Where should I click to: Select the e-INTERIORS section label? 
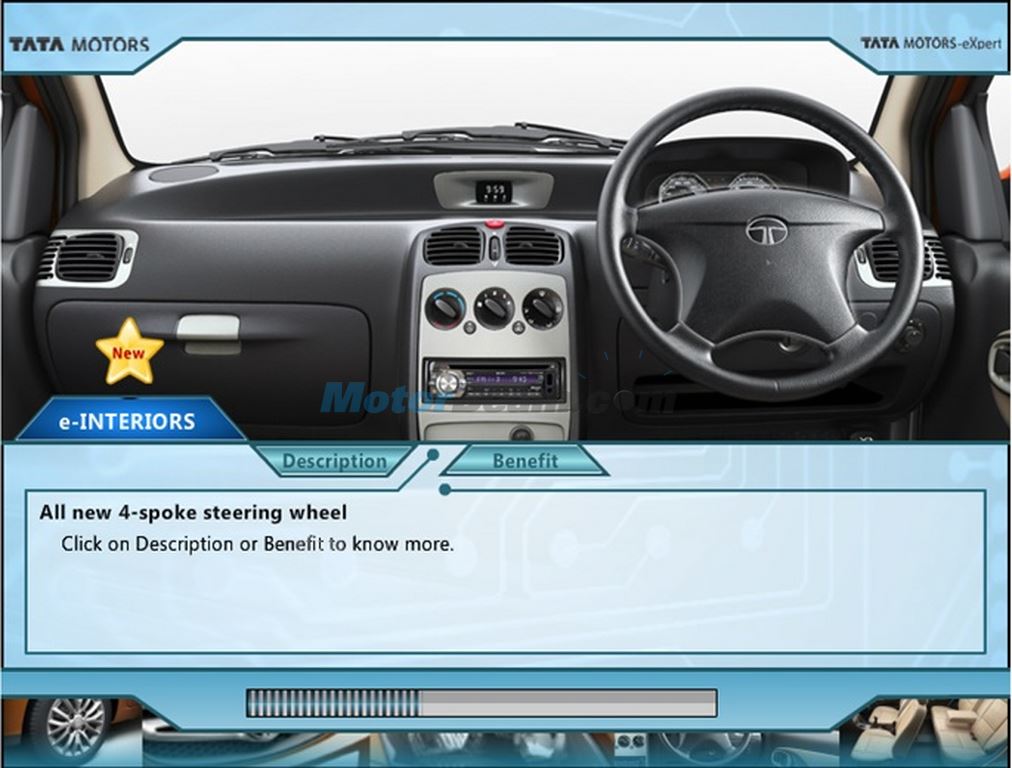(x=127, y=421)
